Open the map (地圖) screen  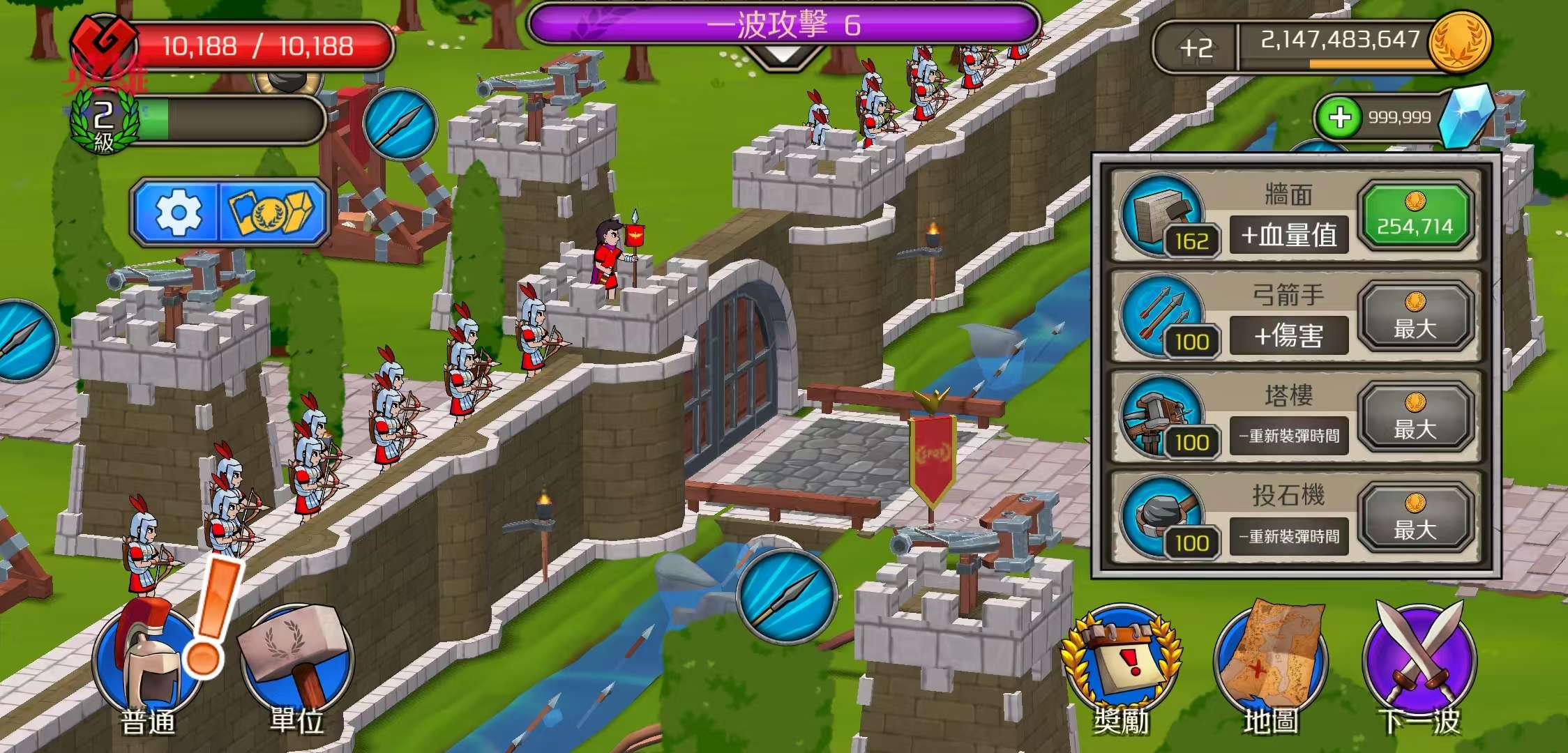pos(1271,669)
